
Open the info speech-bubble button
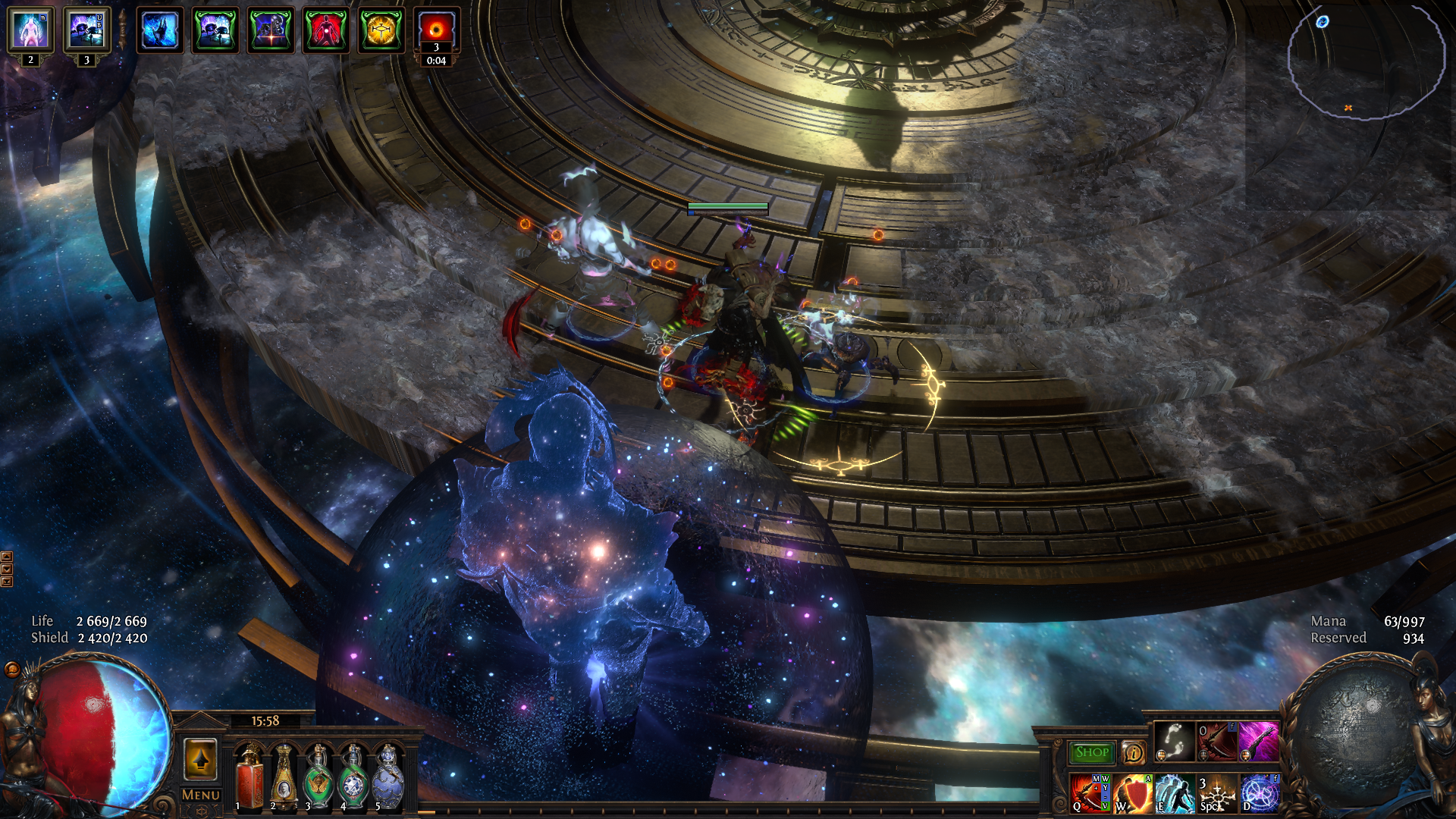pos(1134,752)
